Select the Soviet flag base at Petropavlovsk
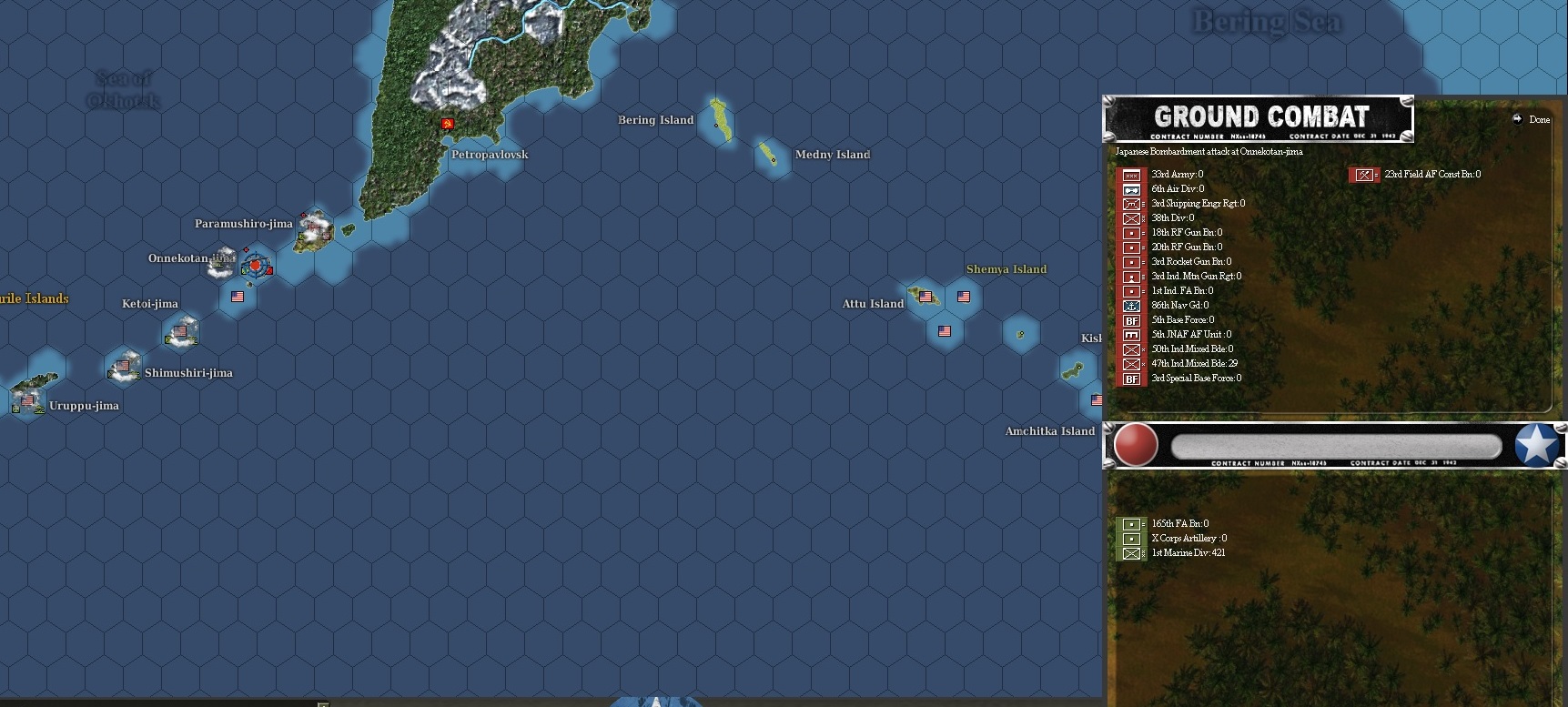The image size is (1568, 707). 447,123
